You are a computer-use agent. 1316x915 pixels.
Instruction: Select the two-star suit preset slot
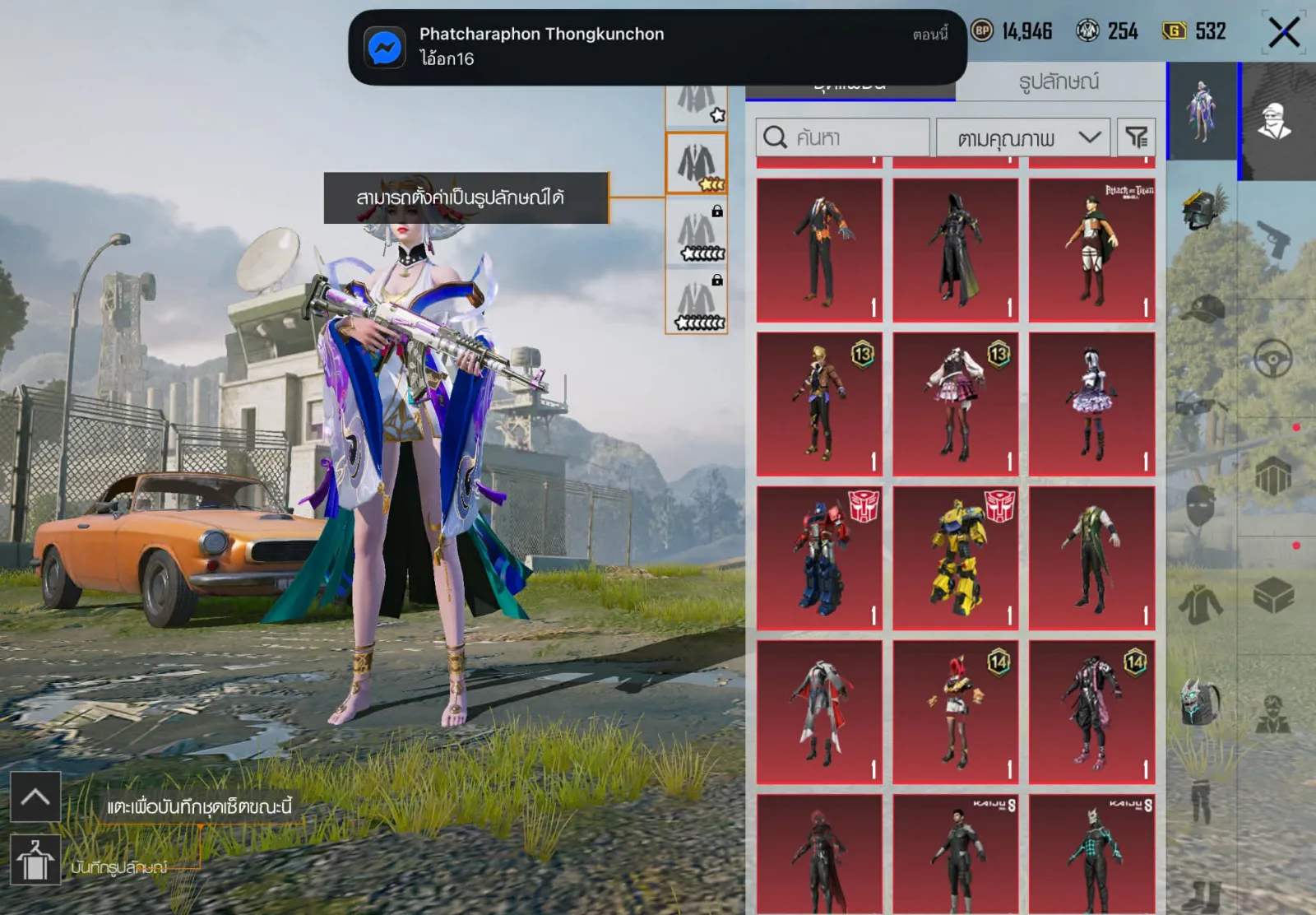(696, 164)
